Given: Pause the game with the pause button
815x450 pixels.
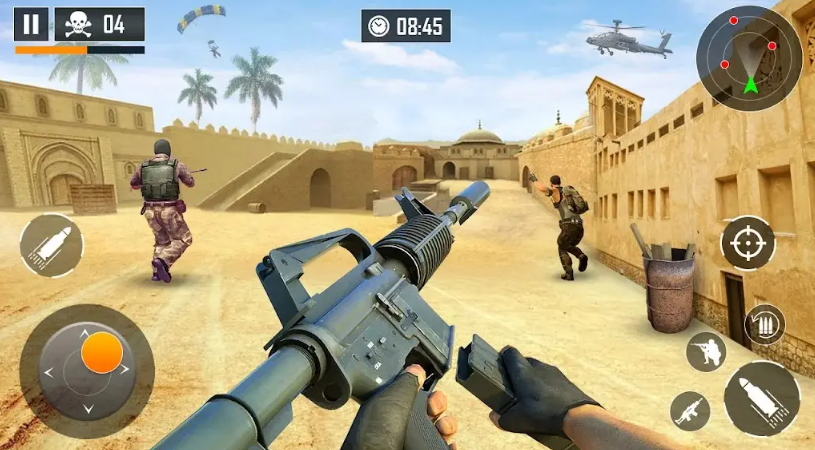Looking at the screenshot, I should click(31, 24).
